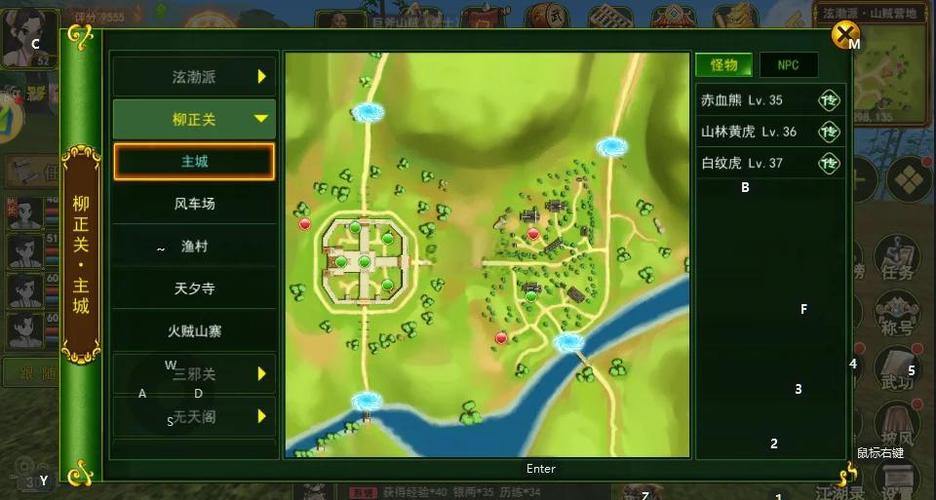
Task: Teleport to 白纹虎 Lv. 37
Action: click(829, 162)
